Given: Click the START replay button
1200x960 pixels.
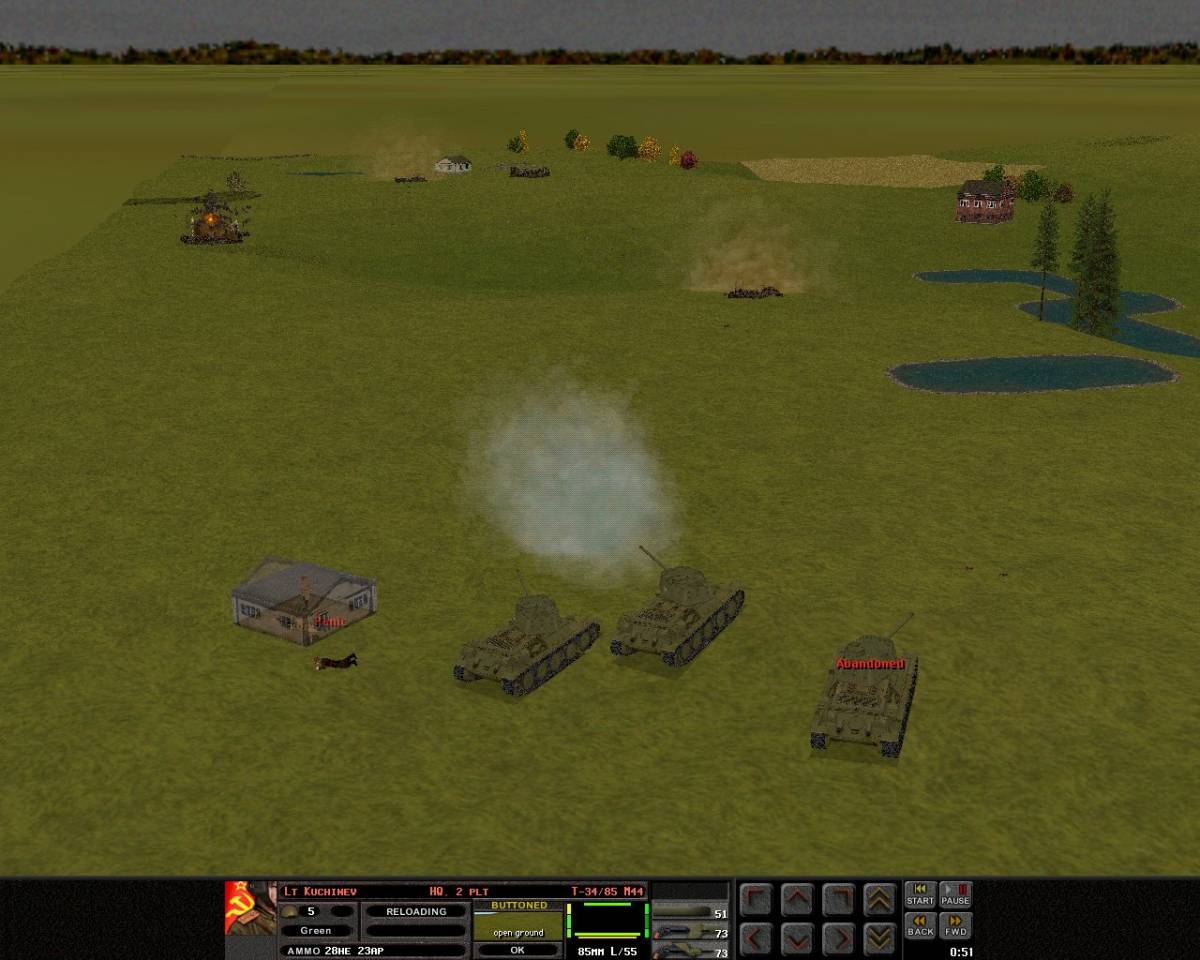Looking at the screenshot, I should coord(920,894).
